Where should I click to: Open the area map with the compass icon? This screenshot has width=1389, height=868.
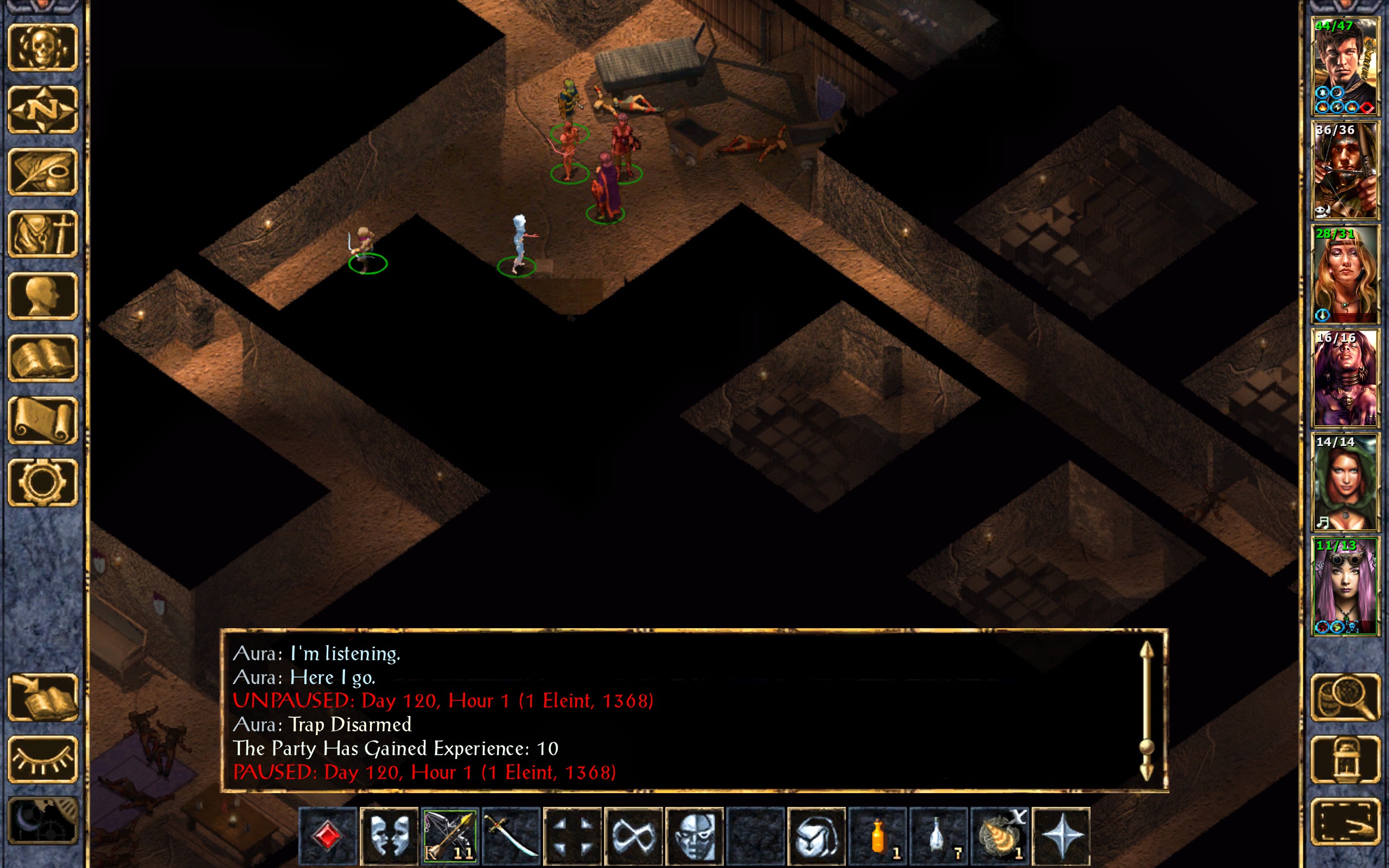point(43,110)
